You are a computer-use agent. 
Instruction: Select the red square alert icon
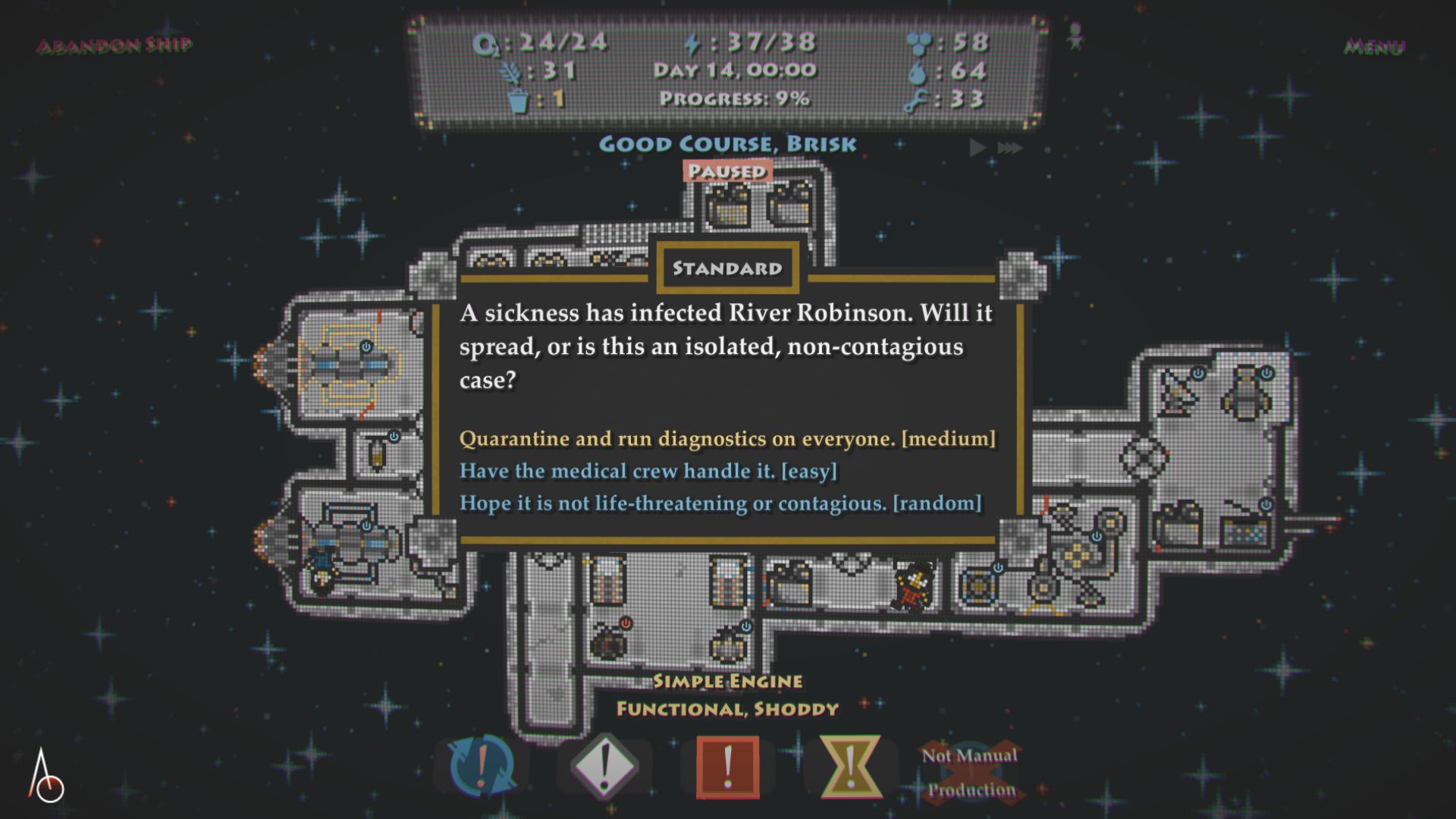[727, 766]
